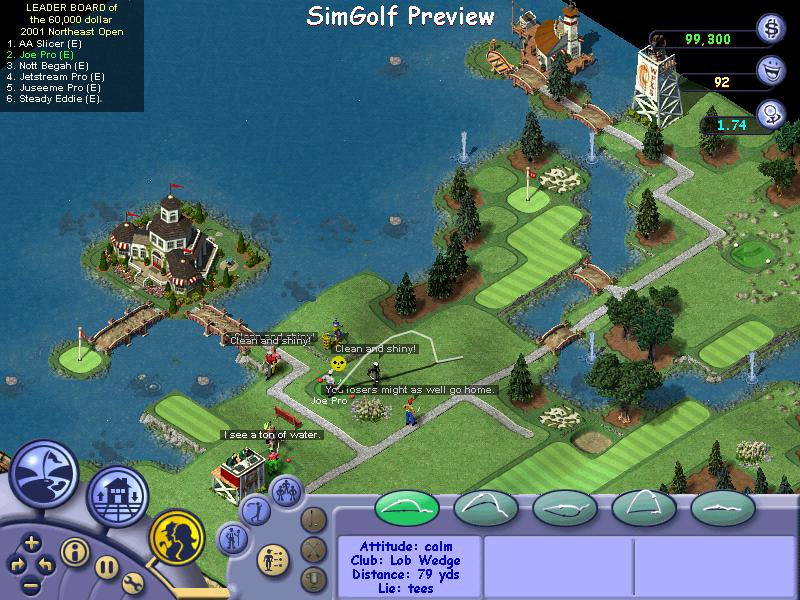The height and width of the screenshot is (600, 800).
Task: Choose the highlighted green shot shape
Action: pyautogui.click(x=407, y=508)
